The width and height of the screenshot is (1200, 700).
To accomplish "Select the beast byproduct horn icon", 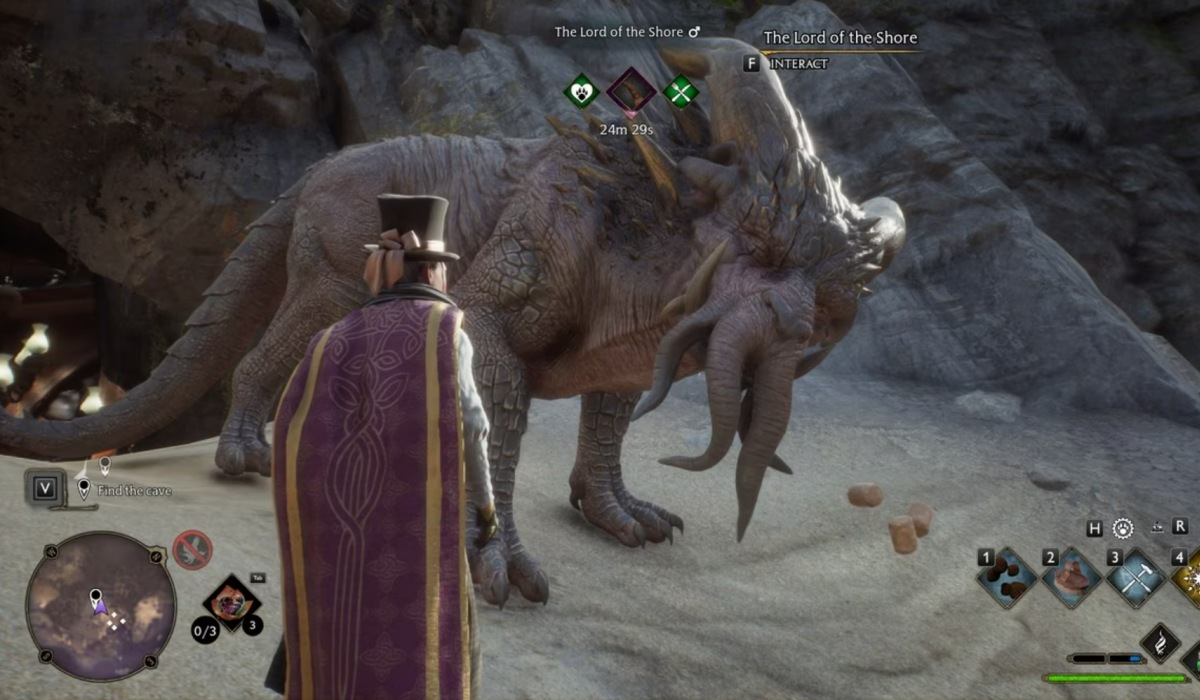I will point(632,93).
